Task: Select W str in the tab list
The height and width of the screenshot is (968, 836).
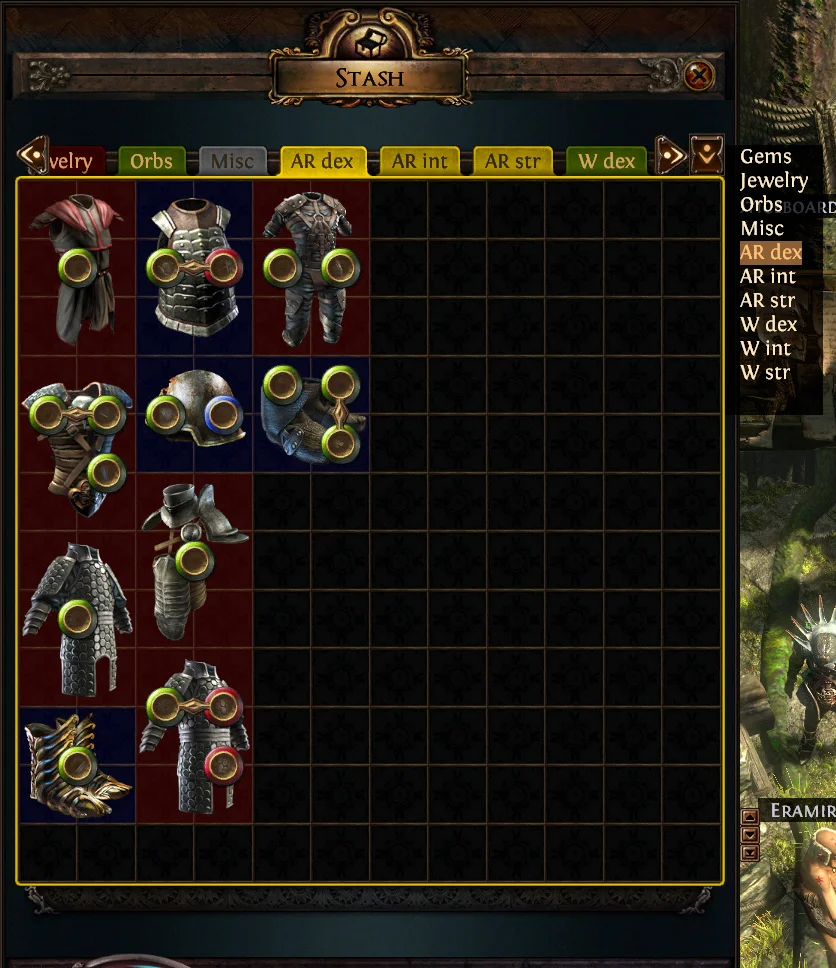Action: (765, 373)
